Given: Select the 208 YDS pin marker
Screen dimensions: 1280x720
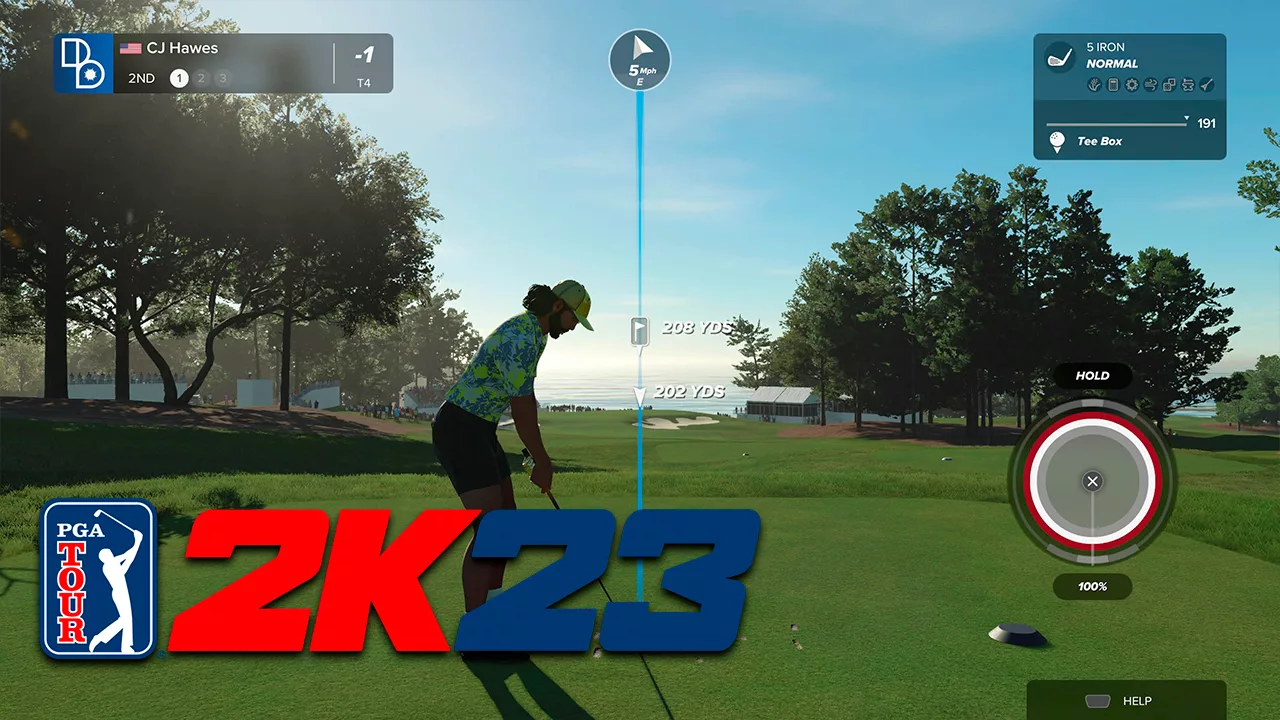Looking at the screenshot, I should 641,330.
